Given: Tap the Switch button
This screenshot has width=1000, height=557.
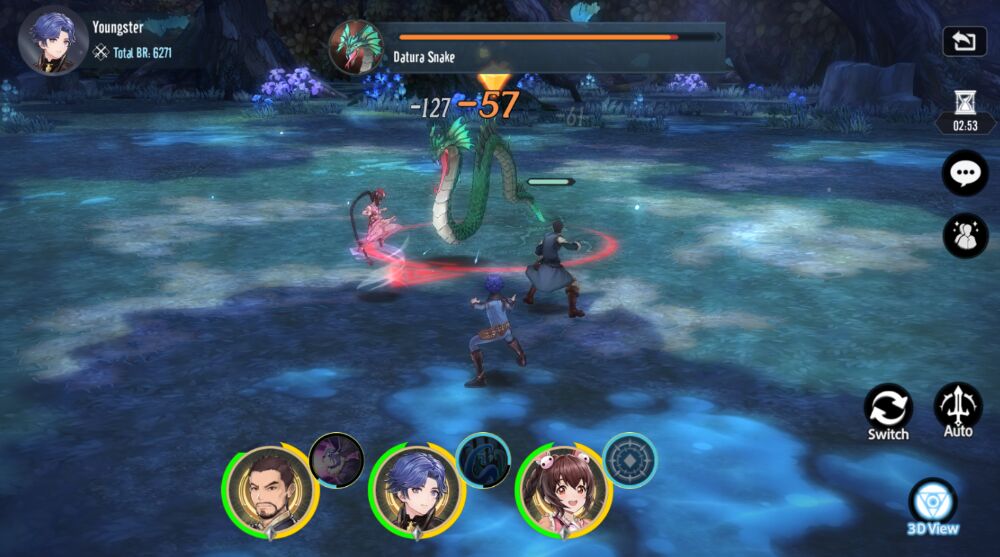Looking at the screenshot, I should [x=888, y=408].
